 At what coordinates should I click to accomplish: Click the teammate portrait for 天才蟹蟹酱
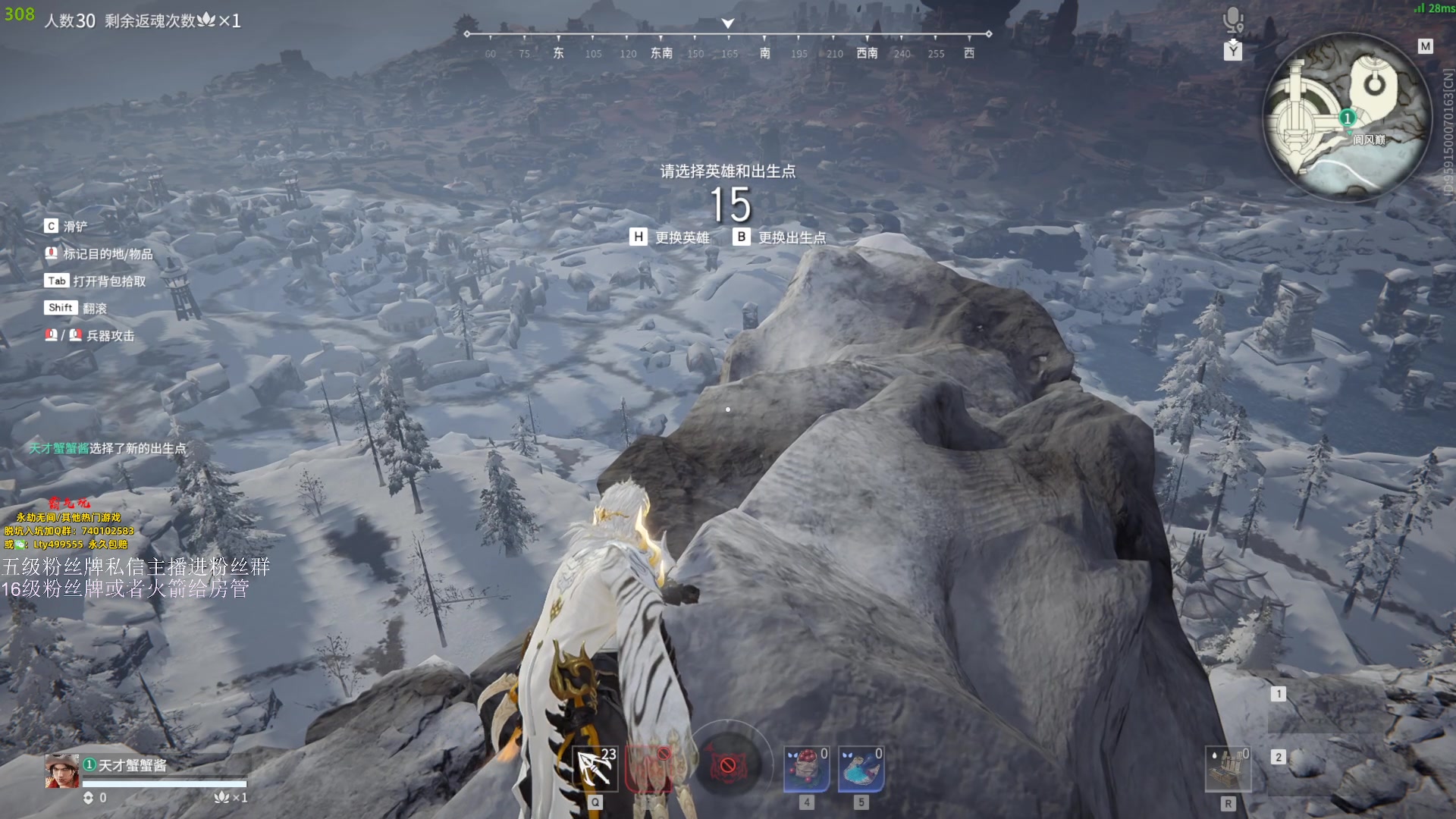point(61,772)
